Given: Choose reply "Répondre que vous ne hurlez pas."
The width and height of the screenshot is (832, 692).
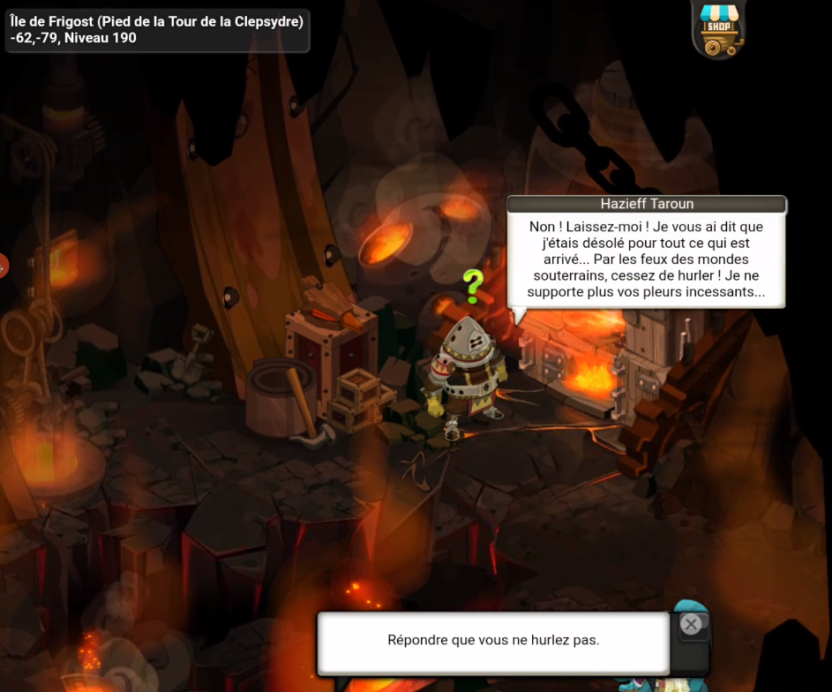Looking at the screenshot, I should click(x=493, y=640).
